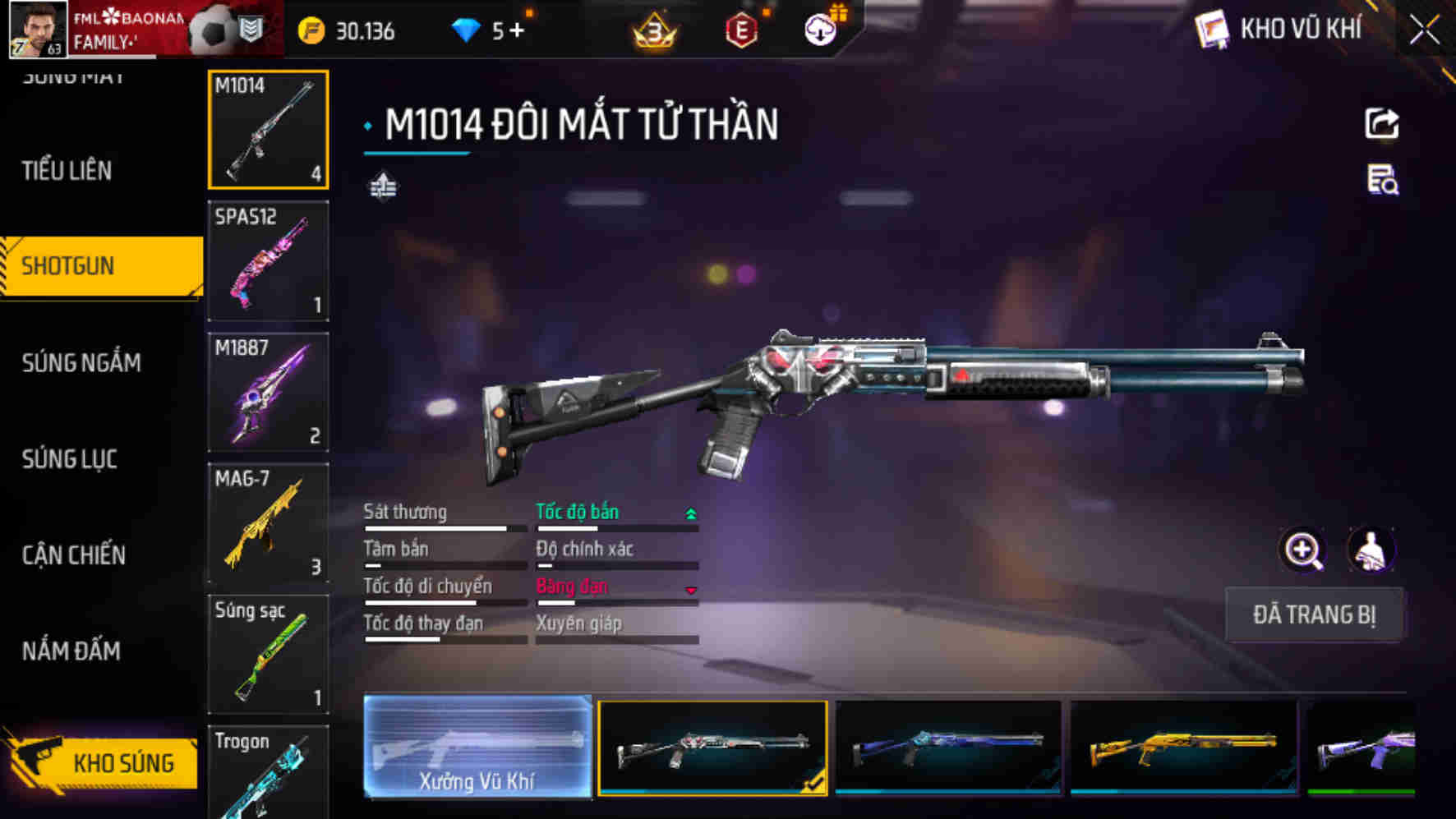
Task: Select the SÚNG NGẮM category
Action: click(x=81, y=362)
